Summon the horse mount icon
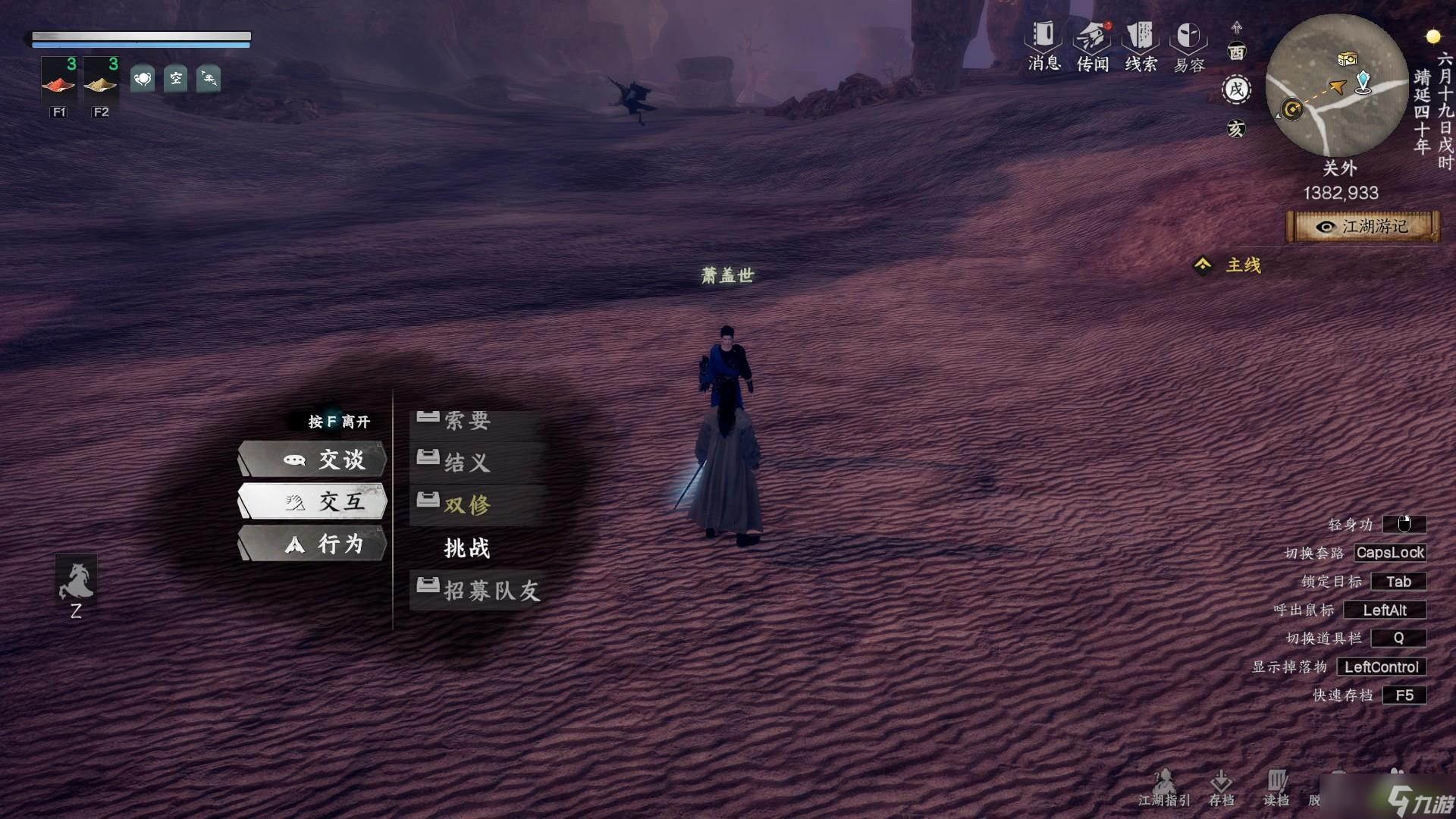Screen dimensions: 1456x819 (x=76, y=579)
